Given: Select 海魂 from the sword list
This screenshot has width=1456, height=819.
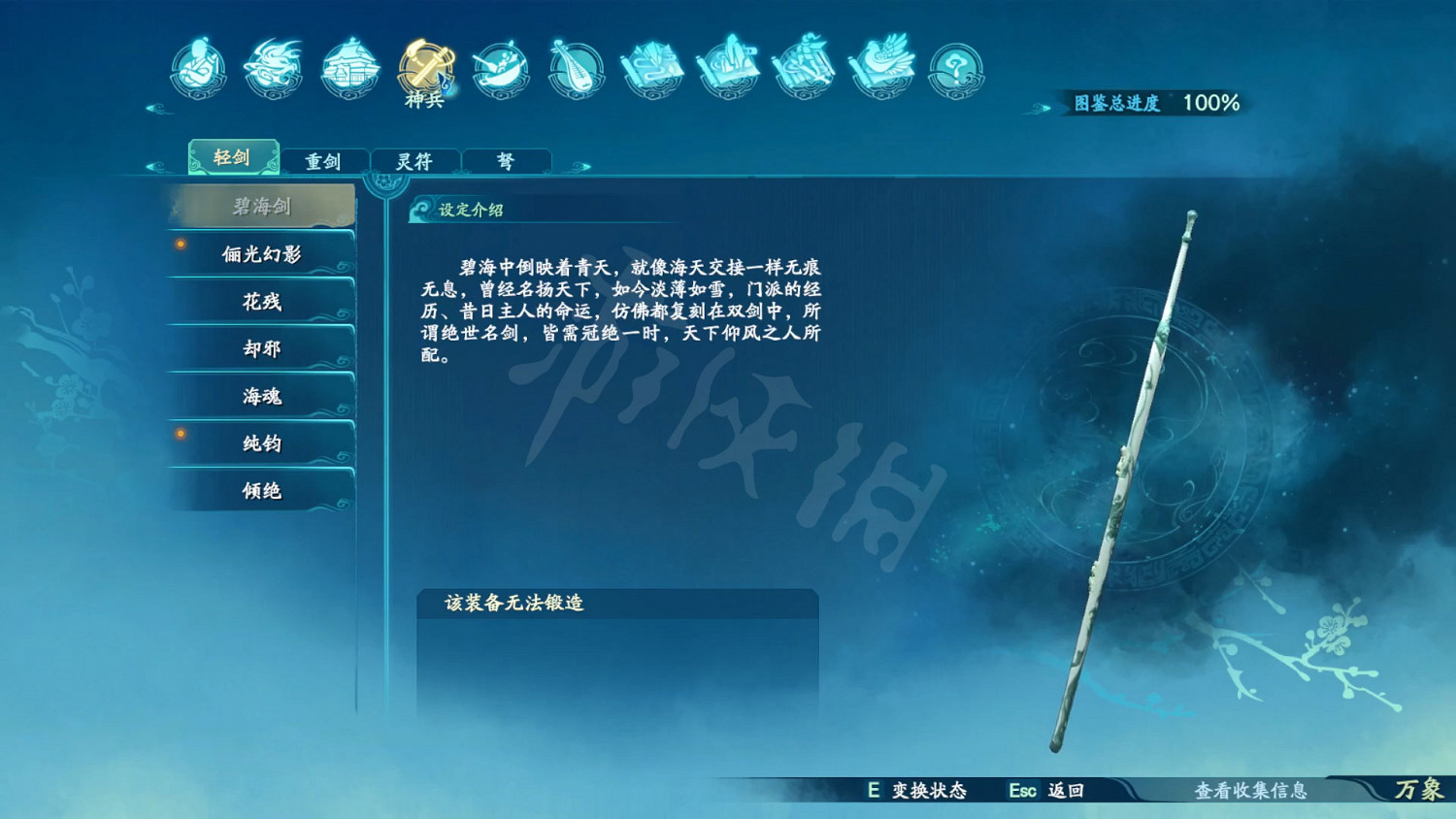Looking at the screenshot, I should [x=262, y=396].
